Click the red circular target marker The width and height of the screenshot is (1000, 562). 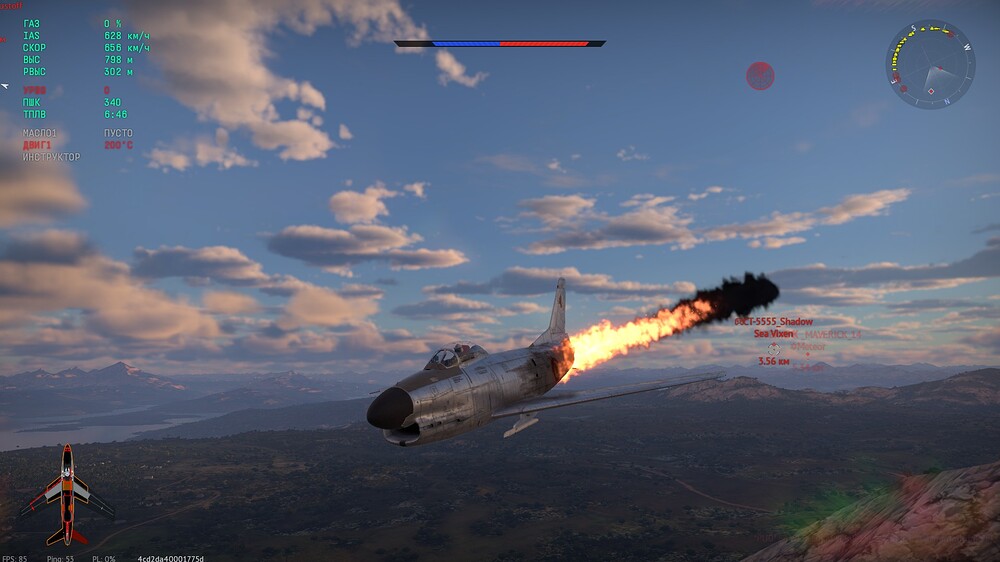click(760, 75)
